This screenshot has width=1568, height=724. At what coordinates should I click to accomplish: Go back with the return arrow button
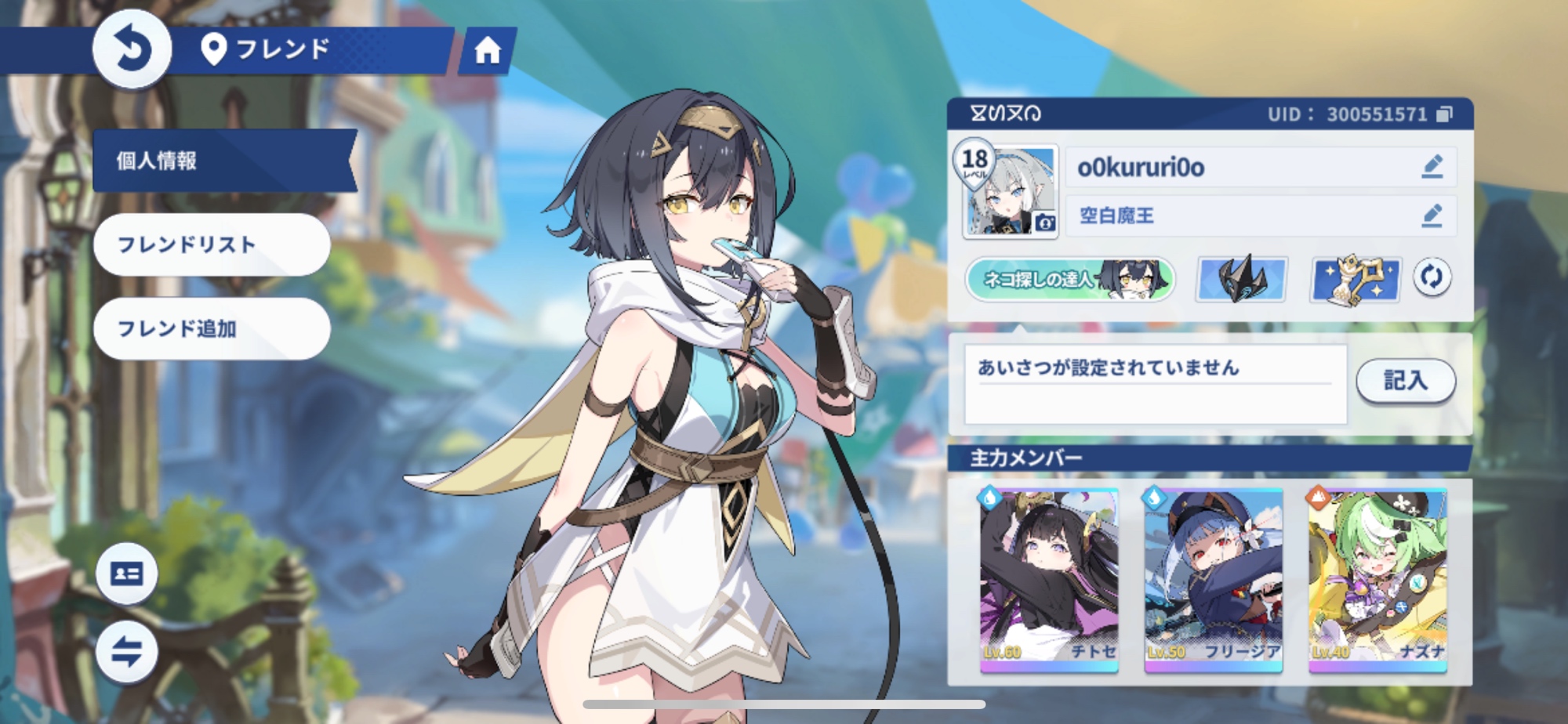pyautogui.click(x=132, y=49)
